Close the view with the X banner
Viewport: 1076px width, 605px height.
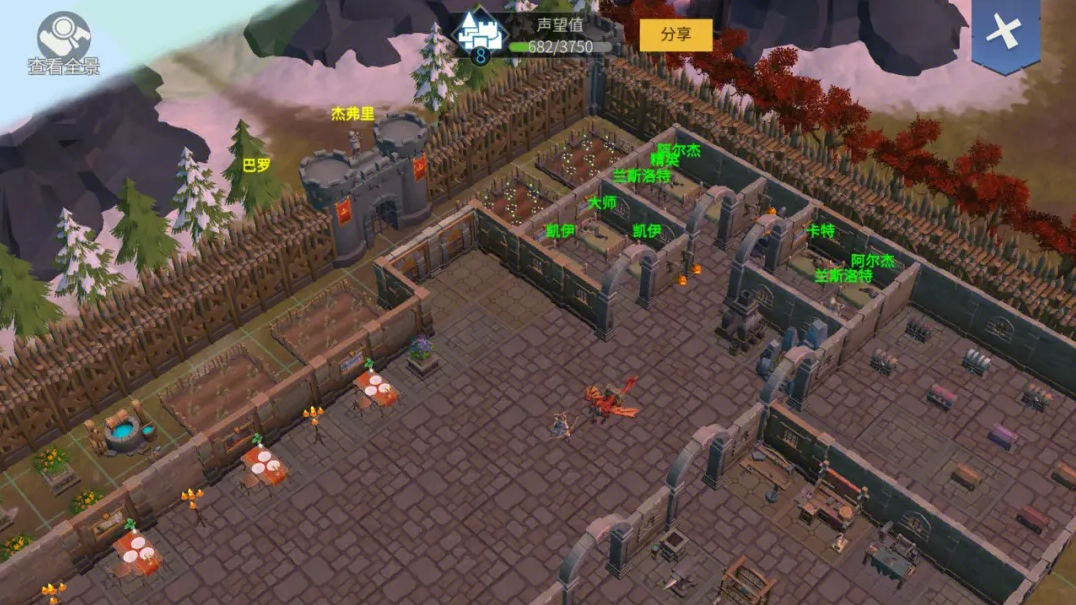pos(1005,34)
